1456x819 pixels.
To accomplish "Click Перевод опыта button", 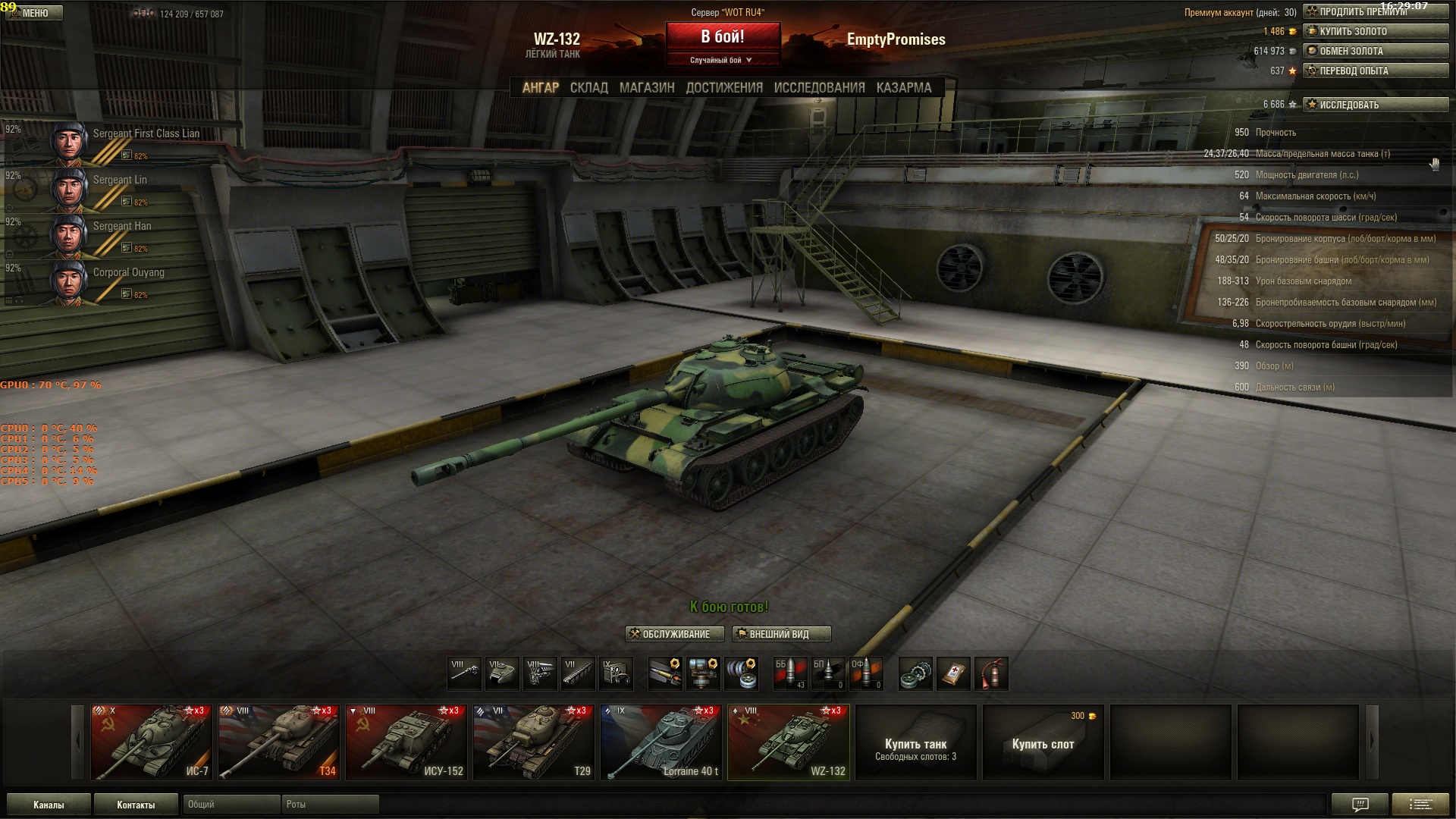I will click(x=1375, y=71).
